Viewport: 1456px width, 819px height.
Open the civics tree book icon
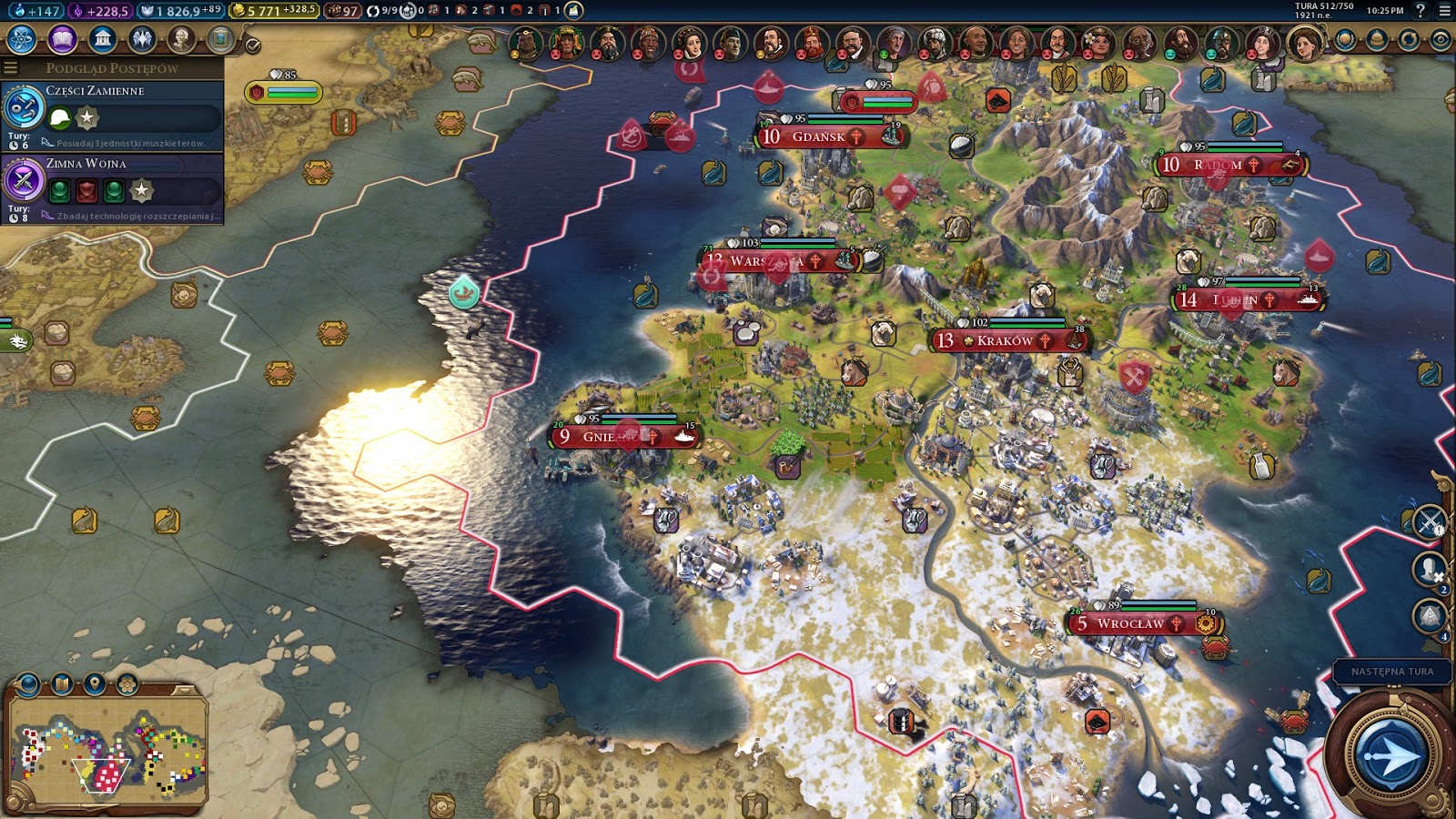pos(62,39)
